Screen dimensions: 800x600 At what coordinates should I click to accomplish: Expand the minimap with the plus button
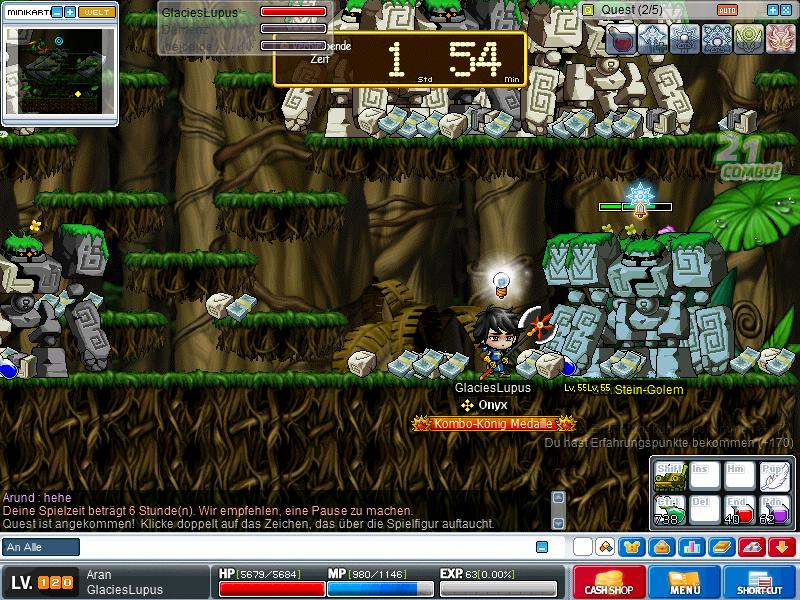tap(70, 12)
